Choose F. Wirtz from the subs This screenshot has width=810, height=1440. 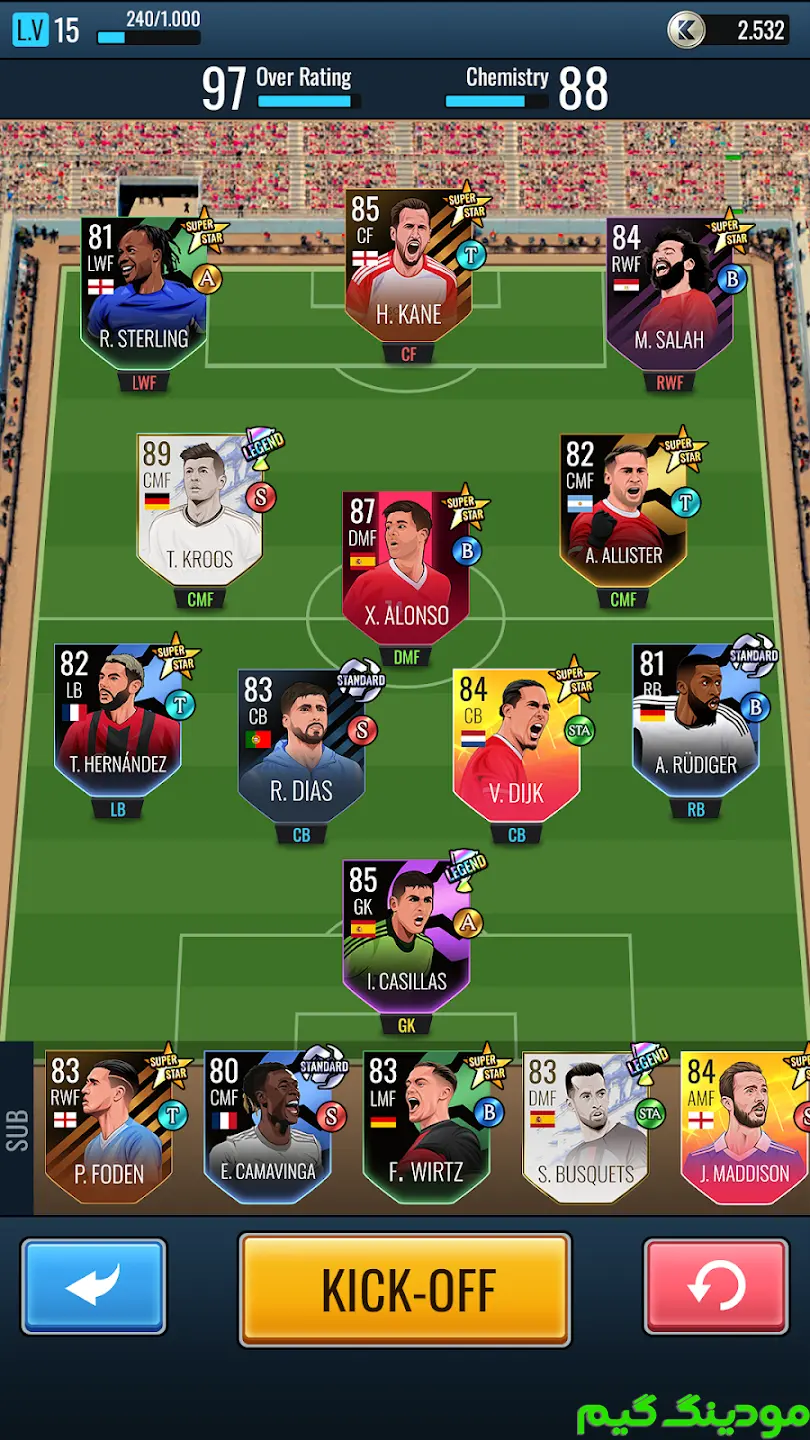pos(427,1128)
